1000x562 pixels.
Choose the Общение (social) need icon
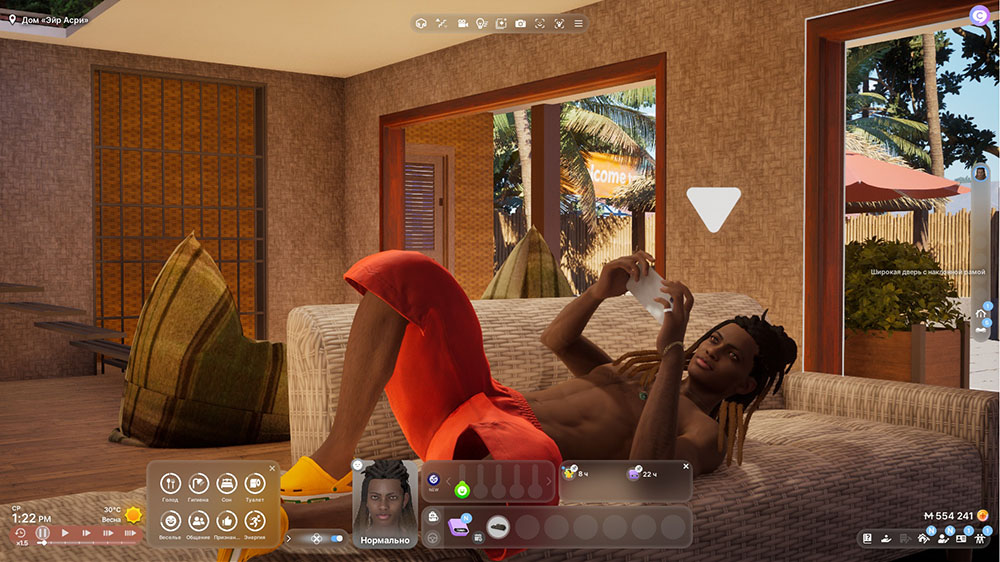[198, 521]
